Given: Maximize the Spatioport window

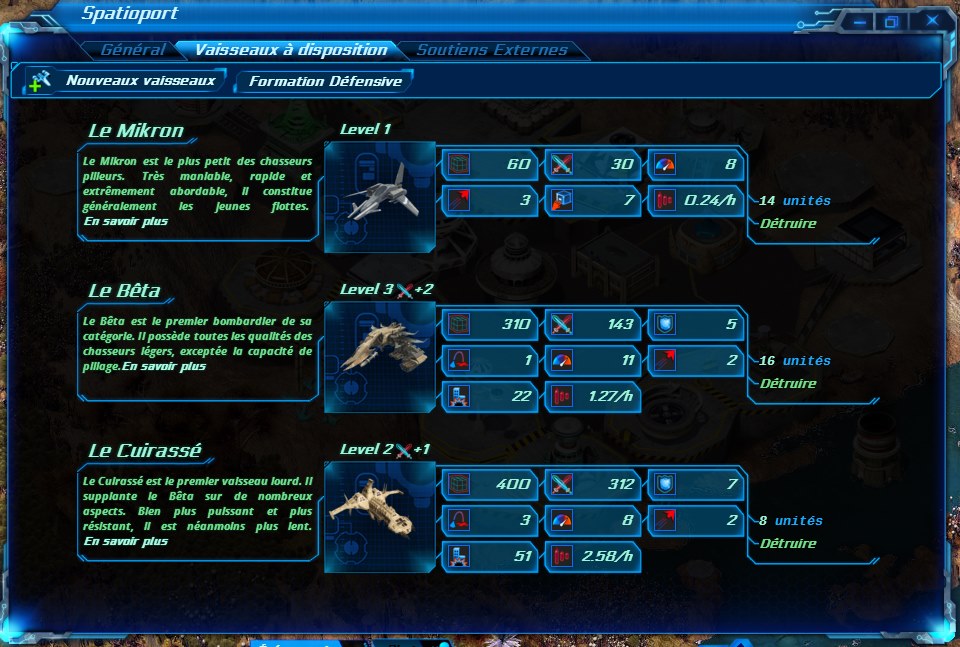Looking at the screenshot, I should point(892,21).
